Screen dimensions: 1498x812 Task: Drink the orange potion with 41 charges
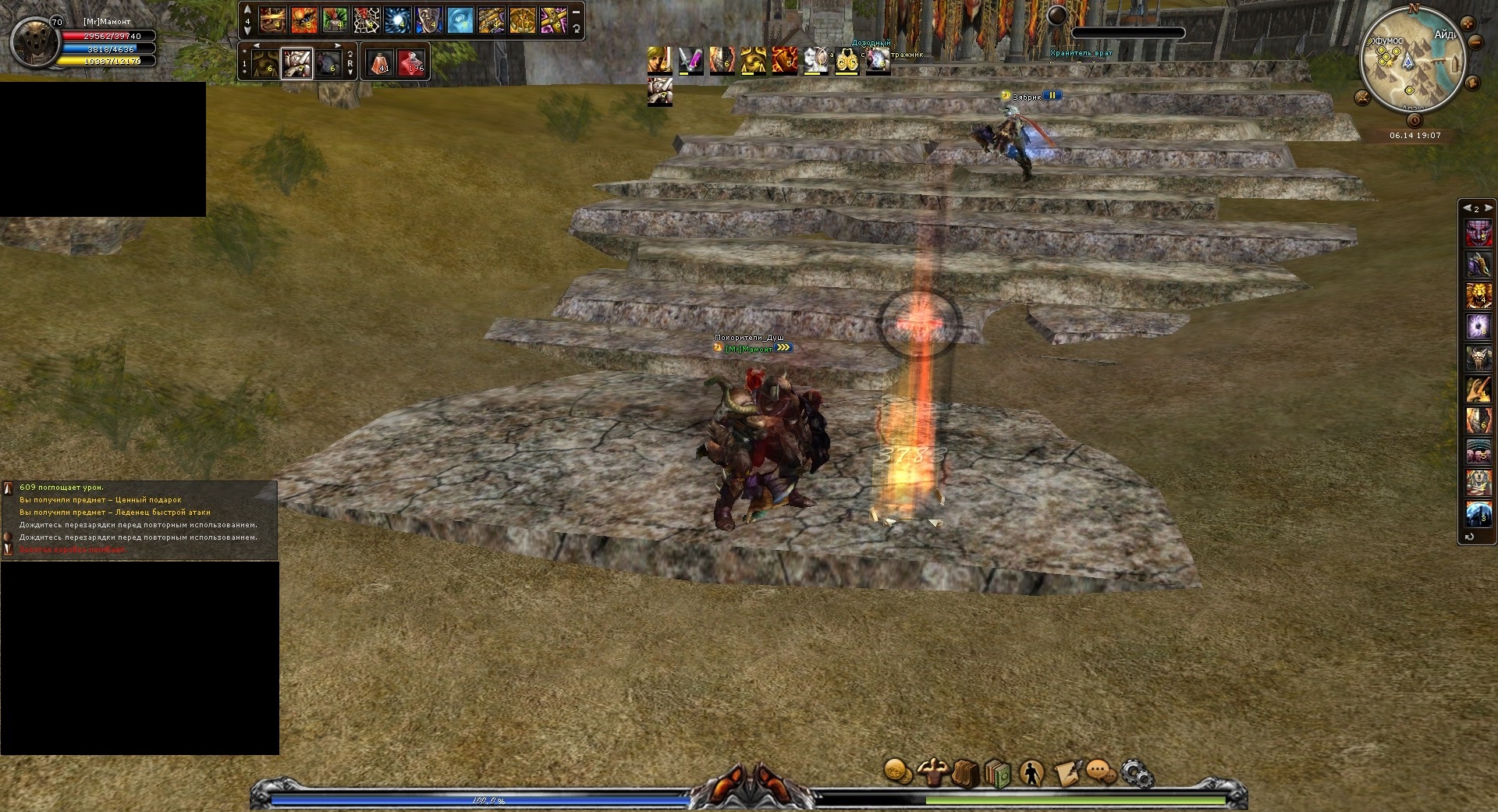[x=380, y=62]
